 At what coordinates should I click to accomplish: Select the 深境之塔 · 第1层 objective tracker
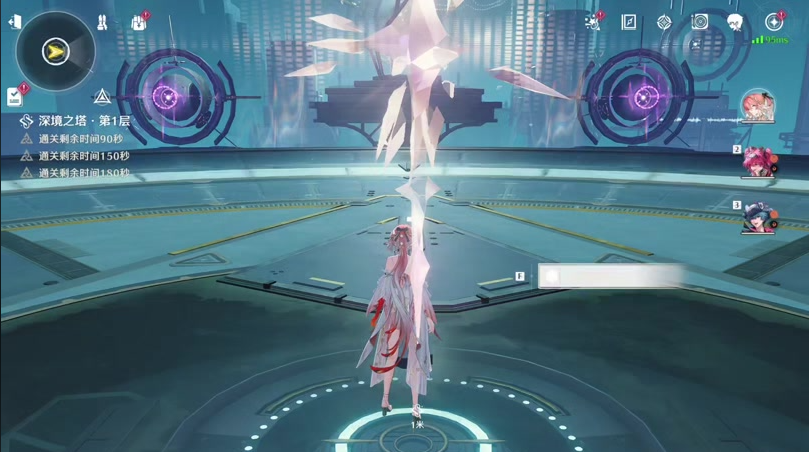coord(82,121)
